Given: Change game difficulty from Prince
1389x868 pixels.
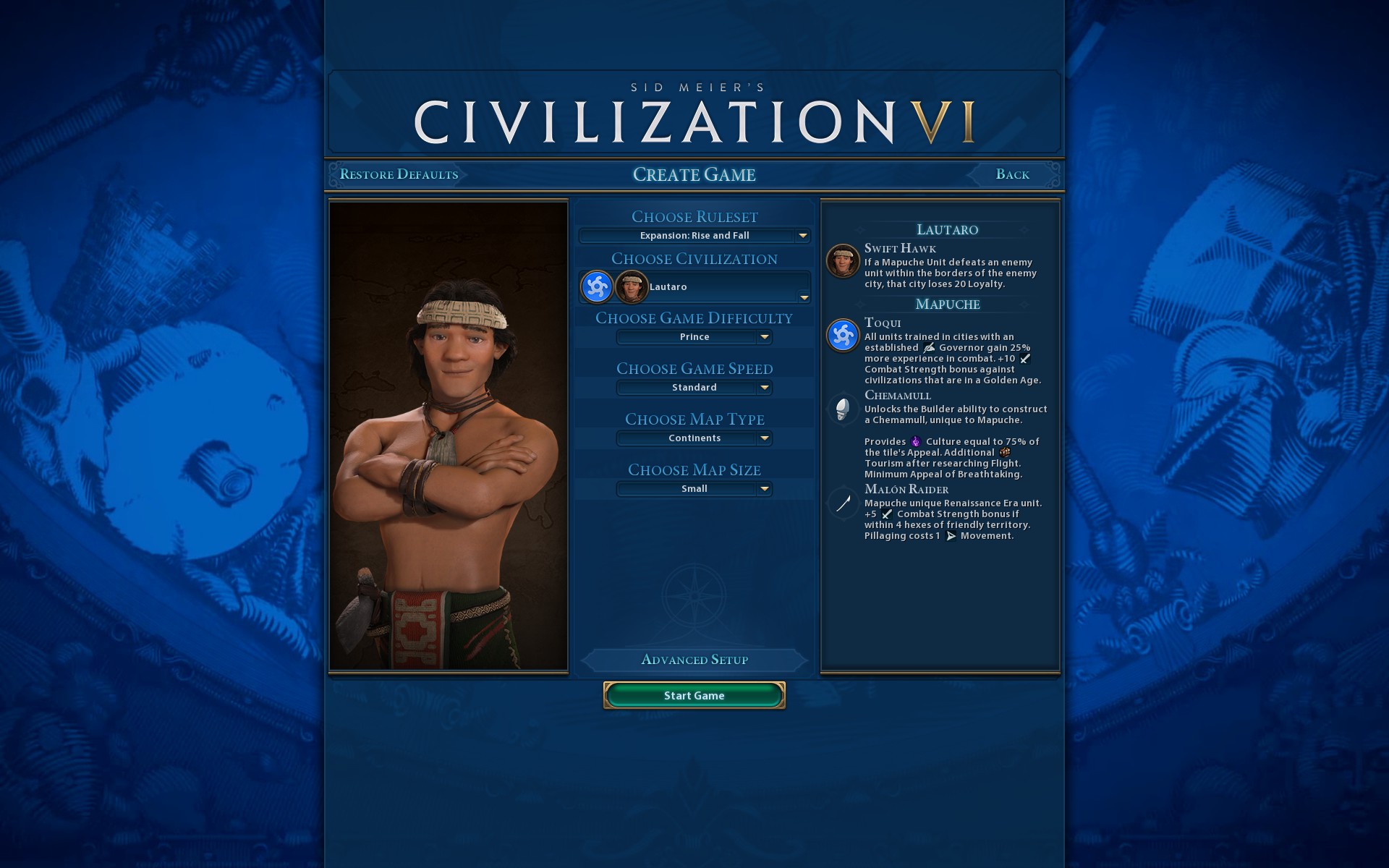Looking at the screenshot, I should pos(694,337).
